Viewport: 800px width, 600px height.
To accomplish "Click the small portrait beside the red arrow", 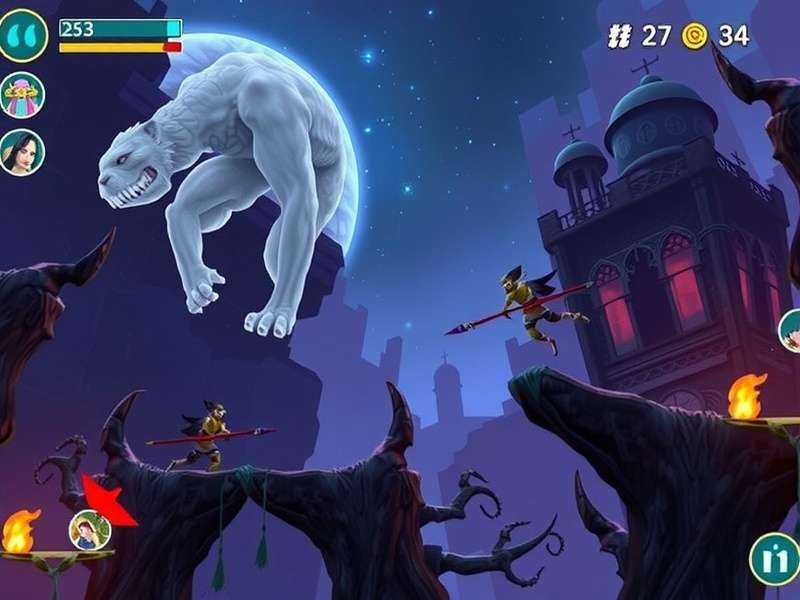I will click(x=89, y=530).
